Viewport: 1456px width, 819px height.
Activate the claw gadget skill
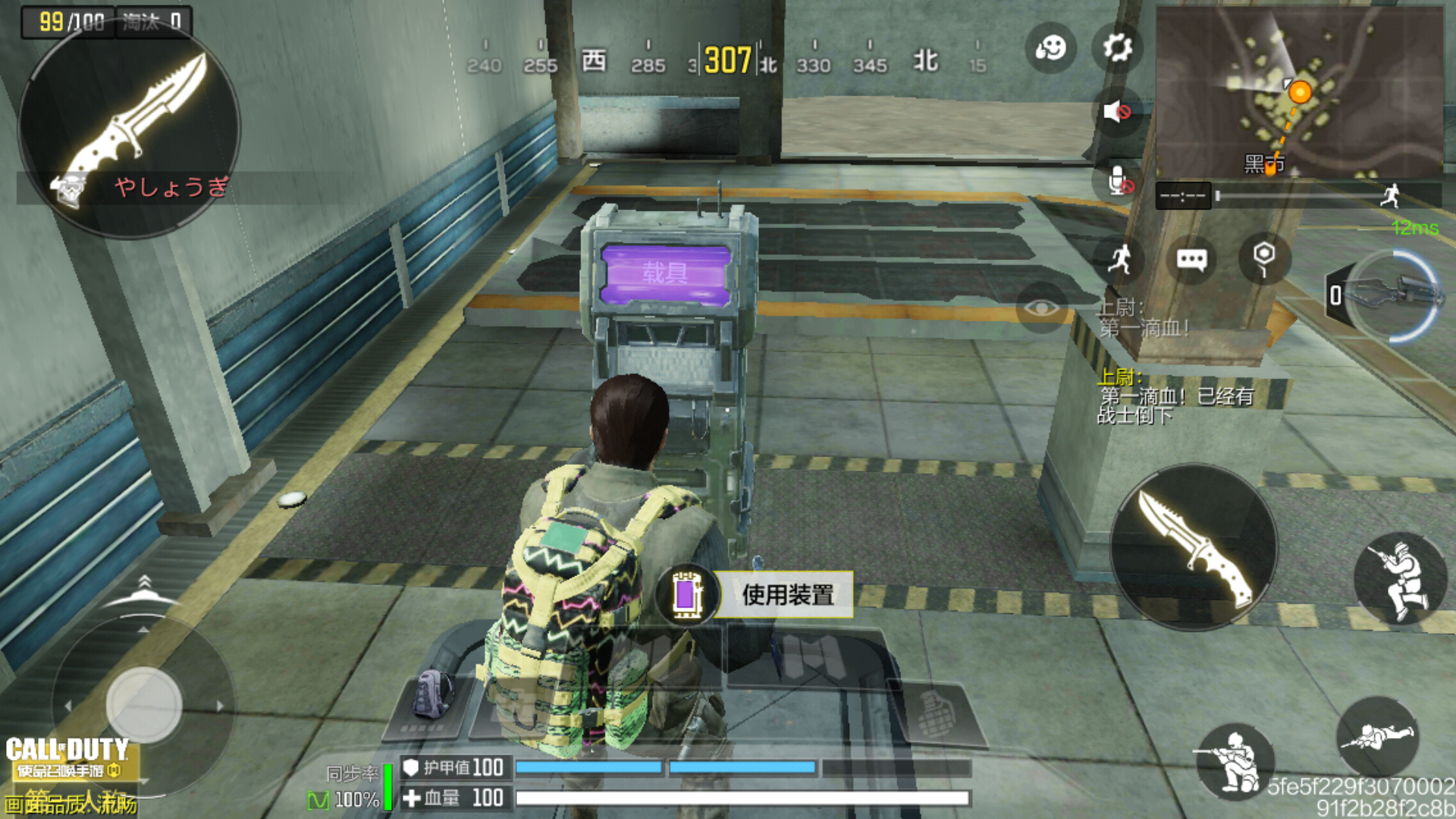tap(1394, 296)
